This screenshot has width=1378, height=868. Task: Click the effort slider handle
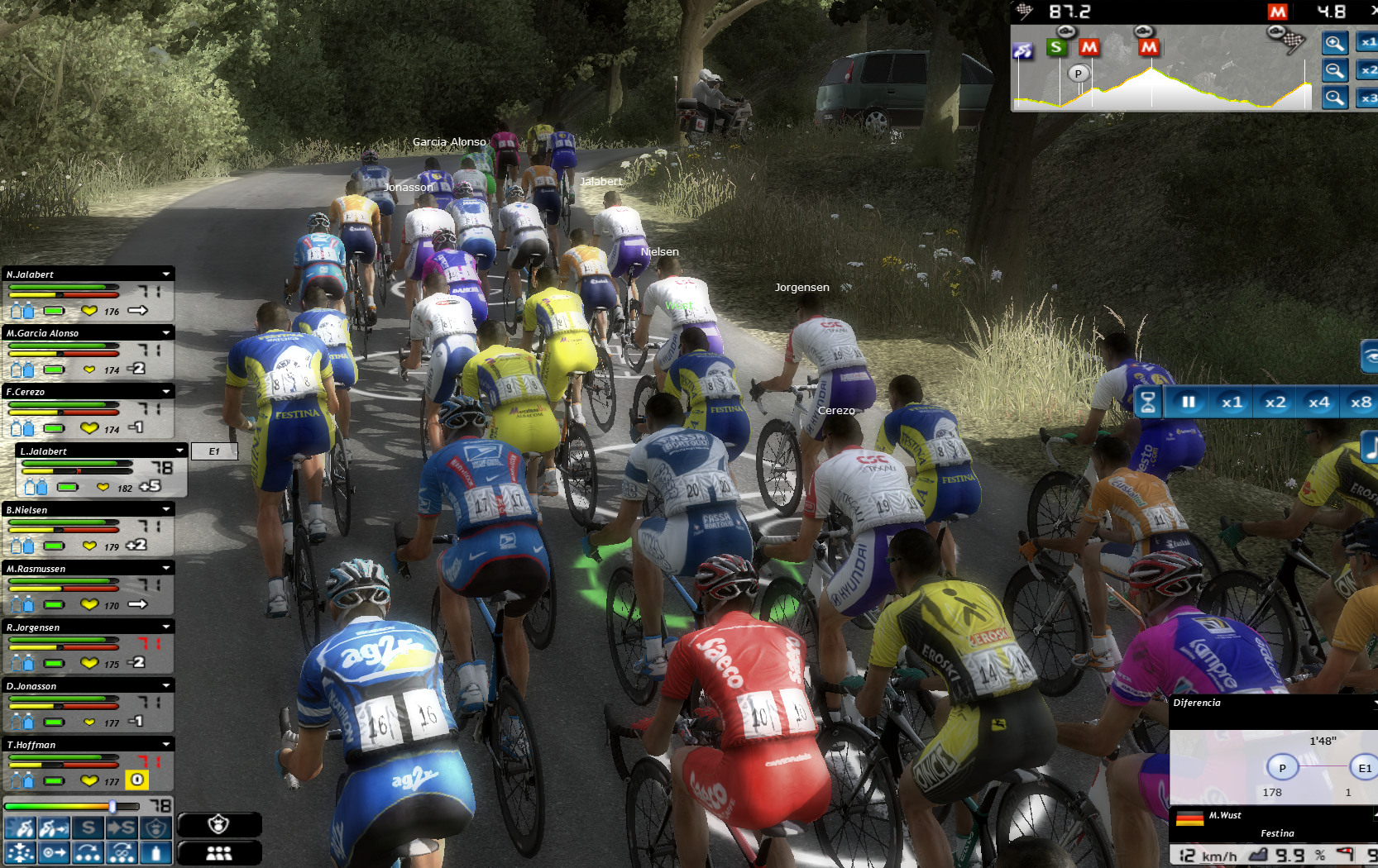click(112, 806)
